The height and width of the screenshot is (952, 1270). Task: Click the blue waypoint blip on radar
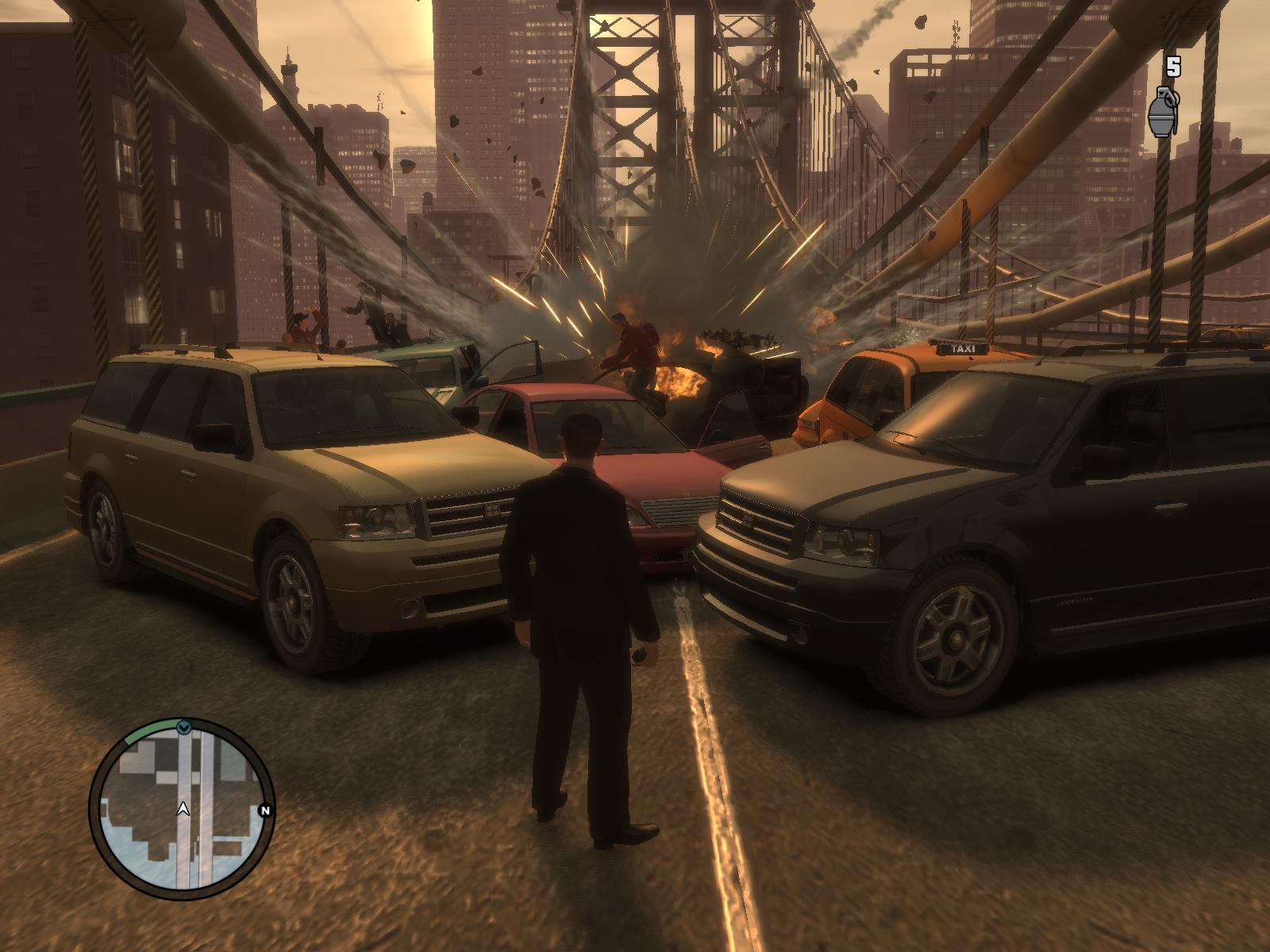point(184,727)
